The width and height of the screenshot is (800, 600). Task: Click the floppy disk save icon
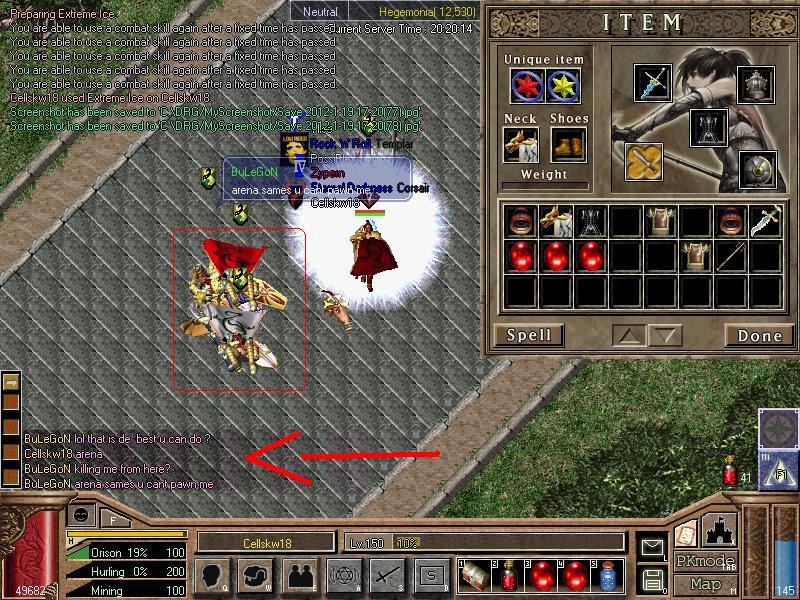tap(653, 578)
